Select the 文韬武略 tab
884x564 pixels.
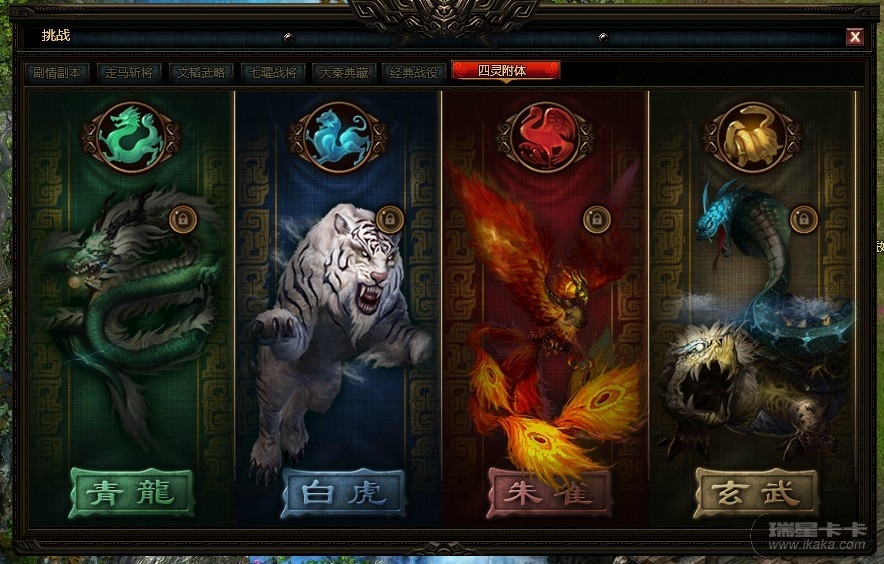[x=201, y=72]
